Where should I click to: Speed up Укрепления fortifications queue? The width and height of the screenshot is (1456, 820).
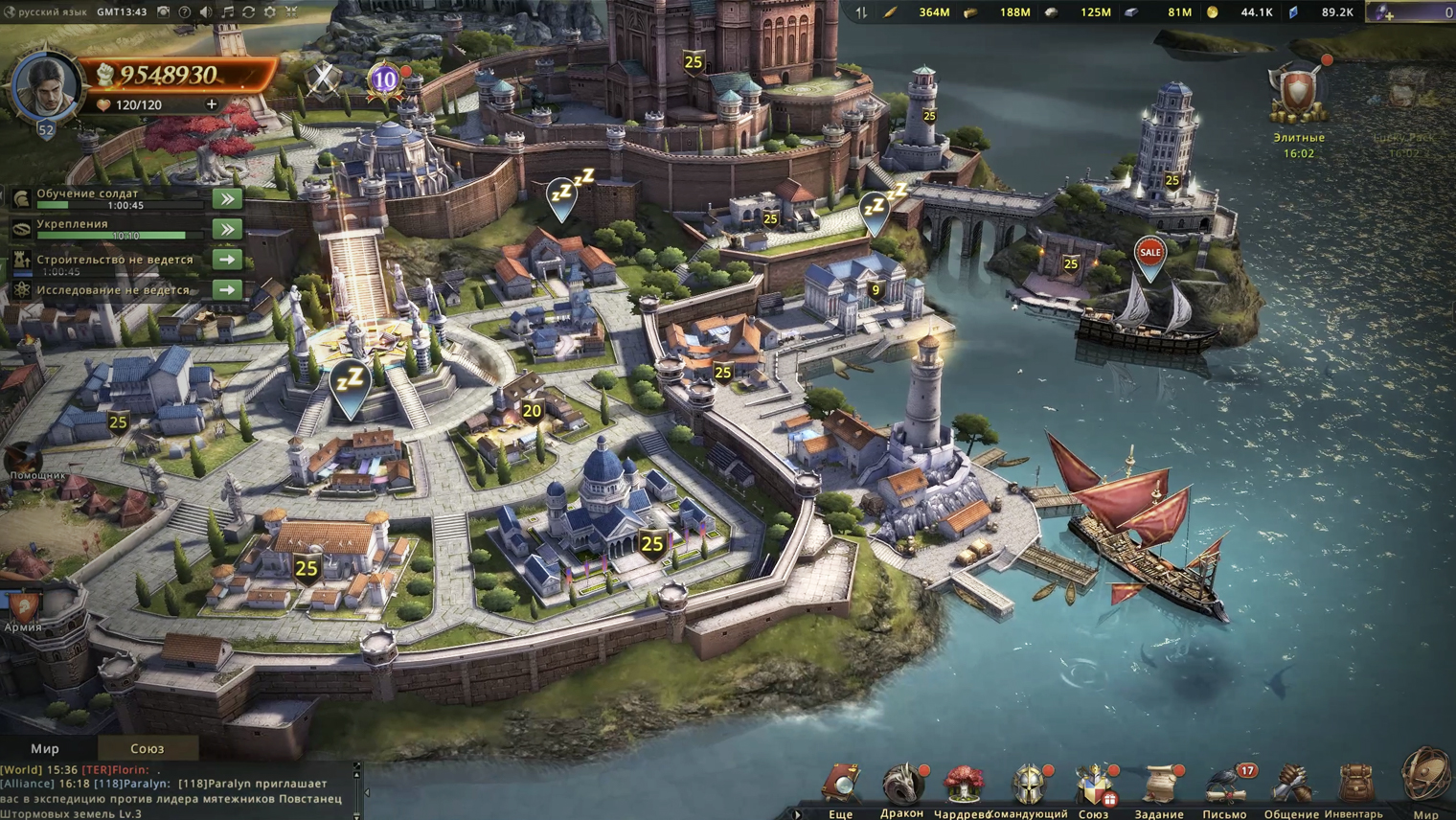click(227, 229)
